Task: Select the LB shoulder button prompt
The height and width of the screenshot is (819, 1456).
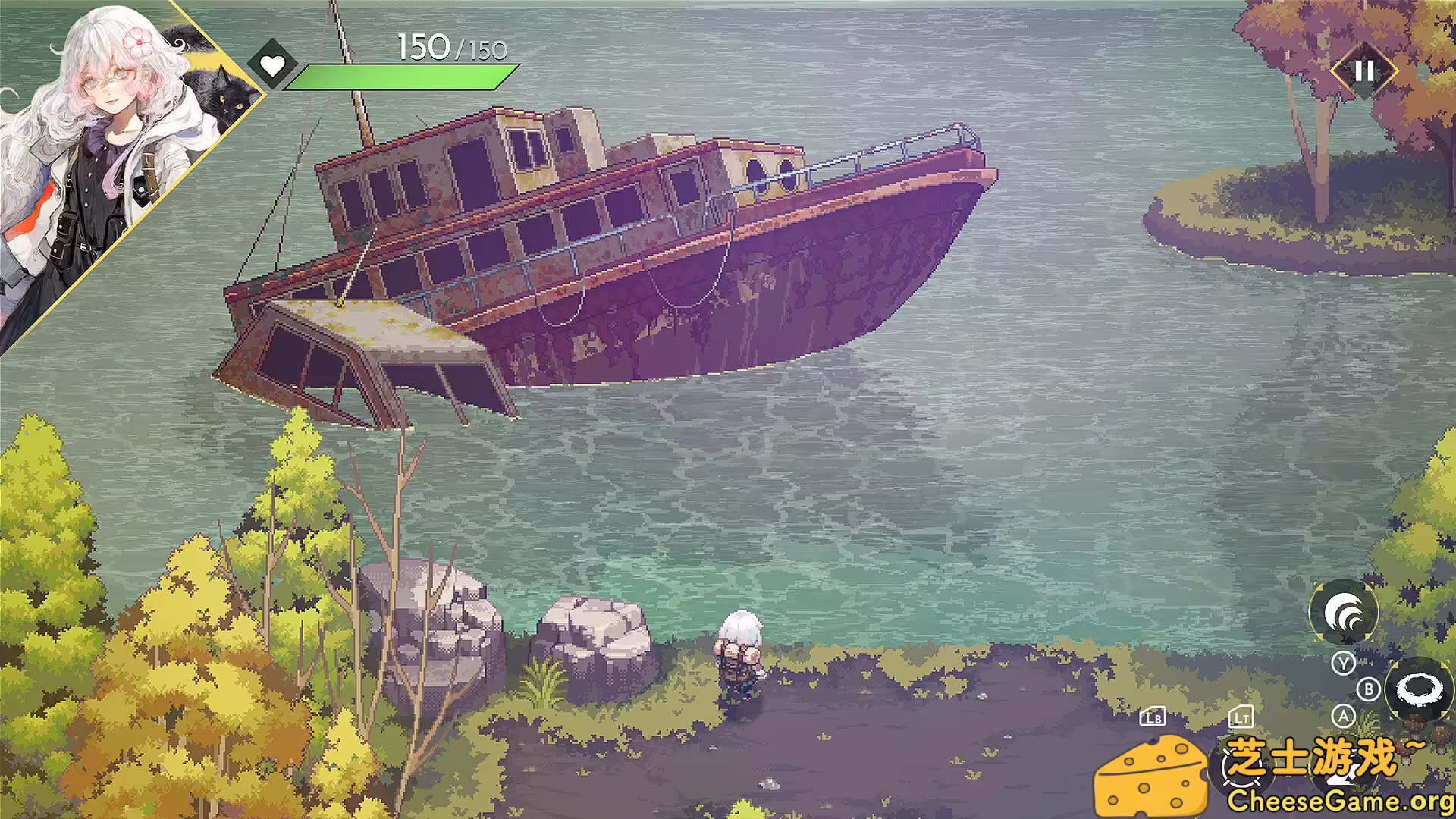Action: pos(1154,717)
